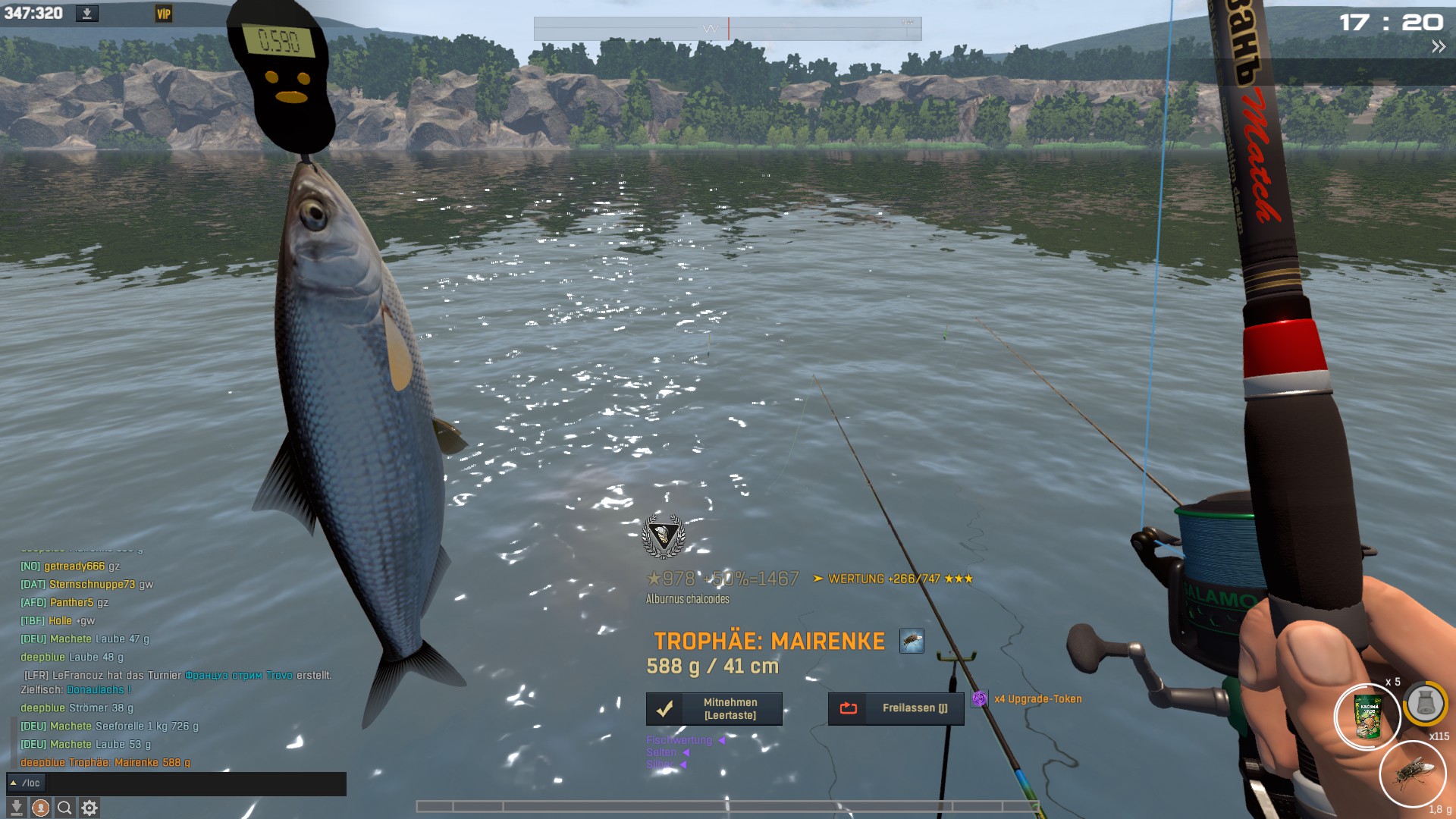Open the orange player profile icon in chat
Image resolution: width=1456 pixels, height=819 pixels.
click(x=41, y=808)
